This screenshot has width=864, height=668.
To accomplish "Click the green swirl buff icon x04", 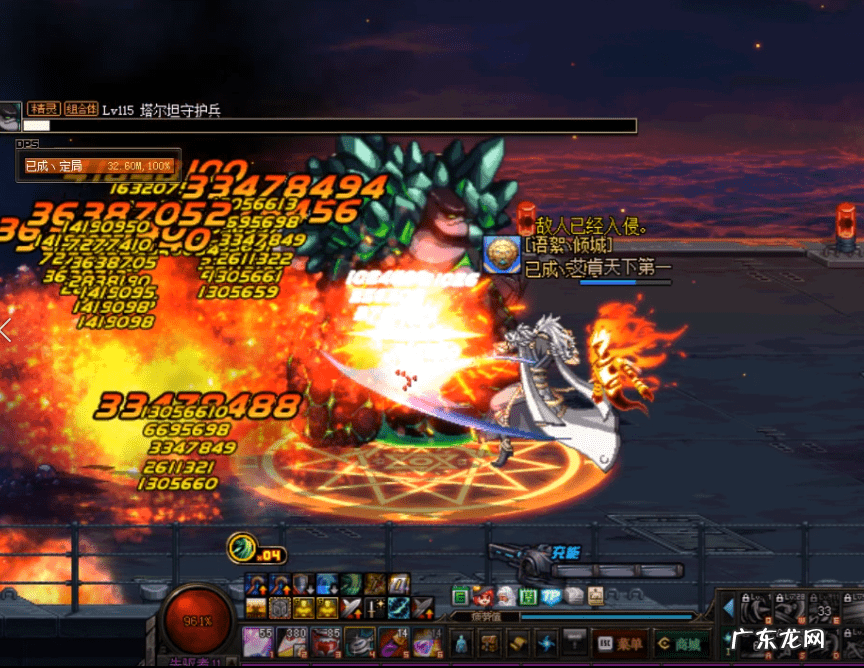I will pos(242,548).
